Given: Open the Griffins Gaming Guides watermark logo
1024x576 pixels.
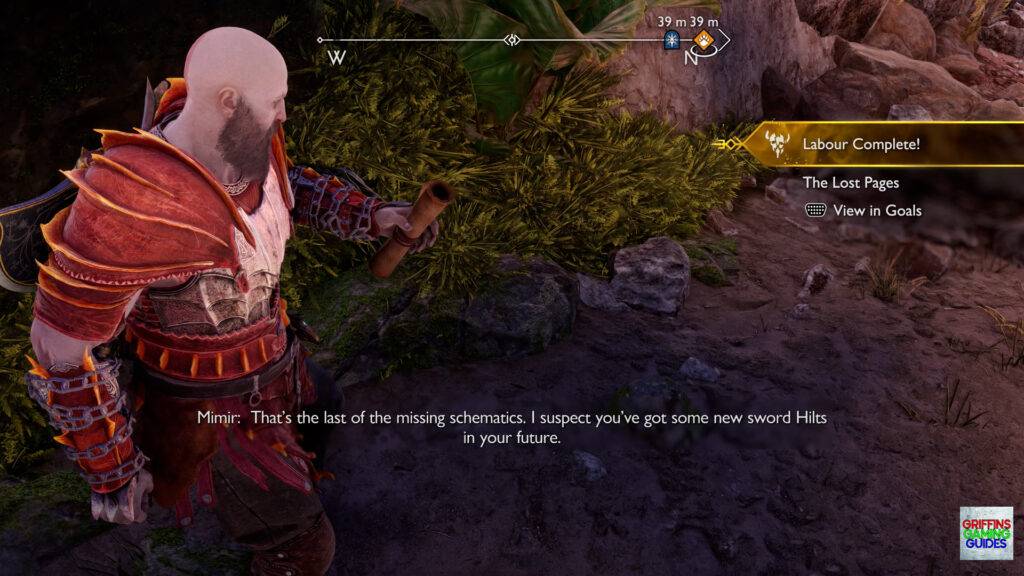Looking at the screenshot, I should [x=985, y=533].
